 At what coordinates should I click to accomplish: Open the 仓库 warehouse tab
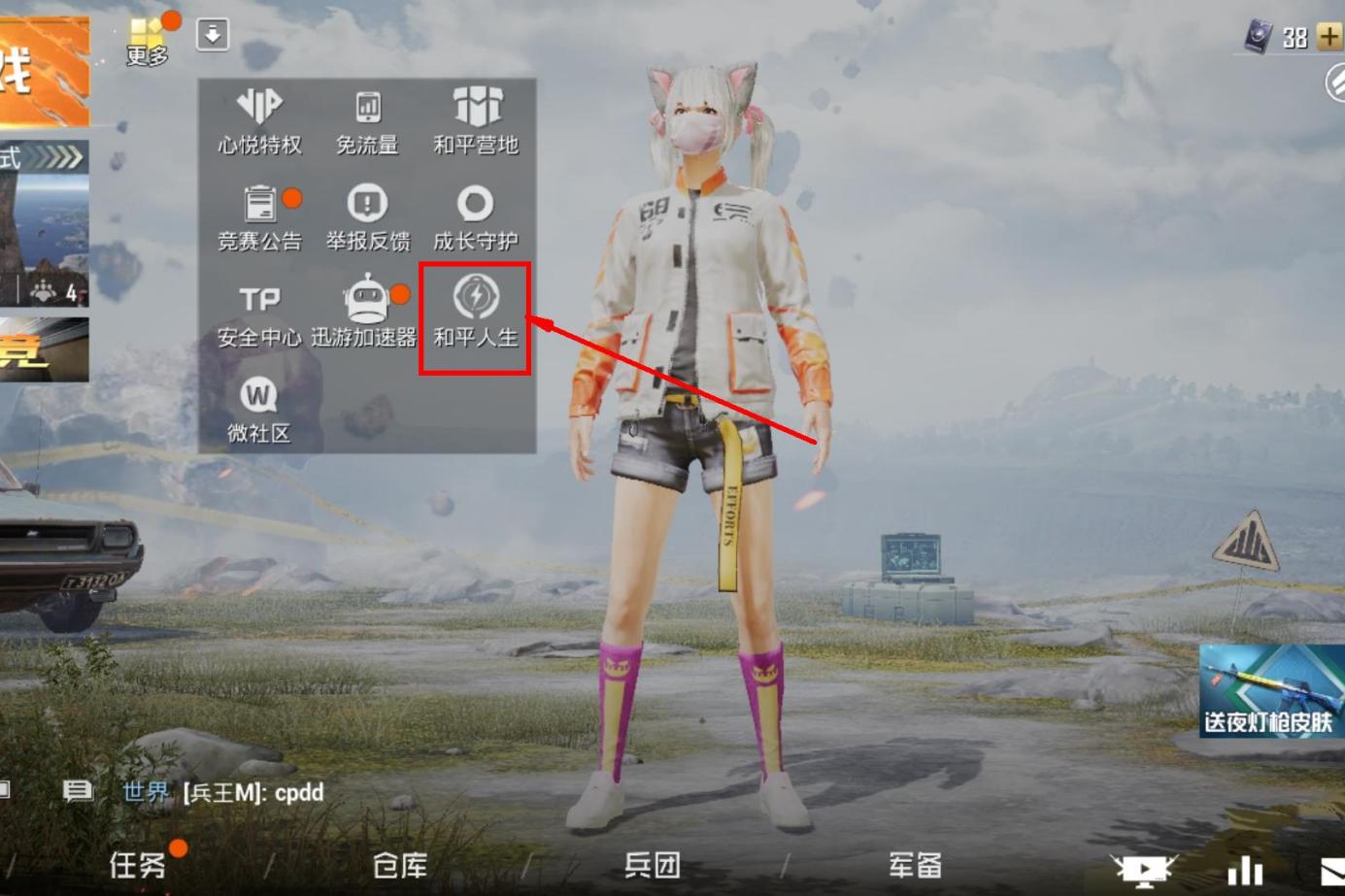[400, 864]
